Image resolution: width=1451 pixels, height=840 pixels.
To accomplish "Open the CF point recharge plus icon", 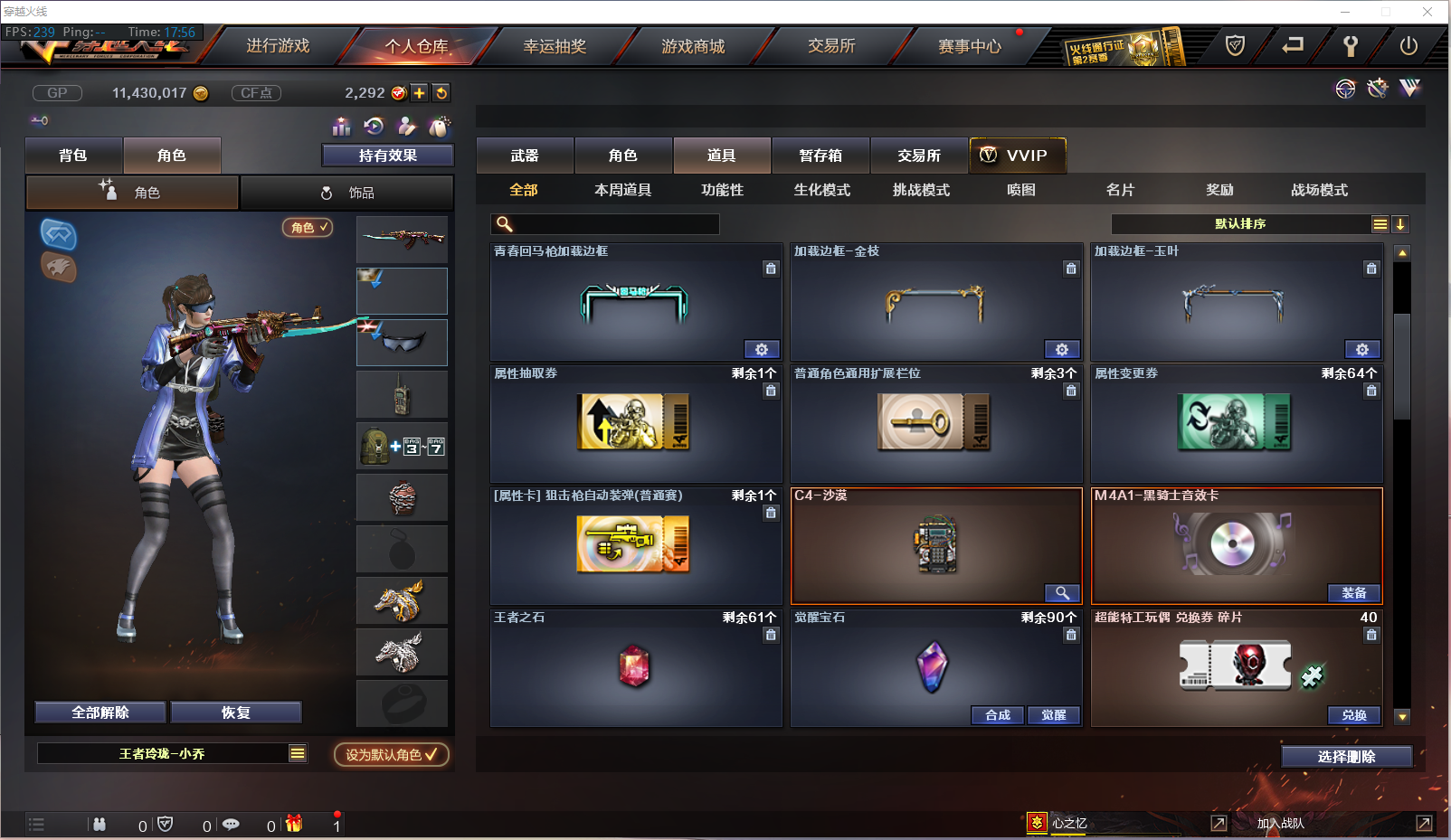I will click(x=418, y=92).
